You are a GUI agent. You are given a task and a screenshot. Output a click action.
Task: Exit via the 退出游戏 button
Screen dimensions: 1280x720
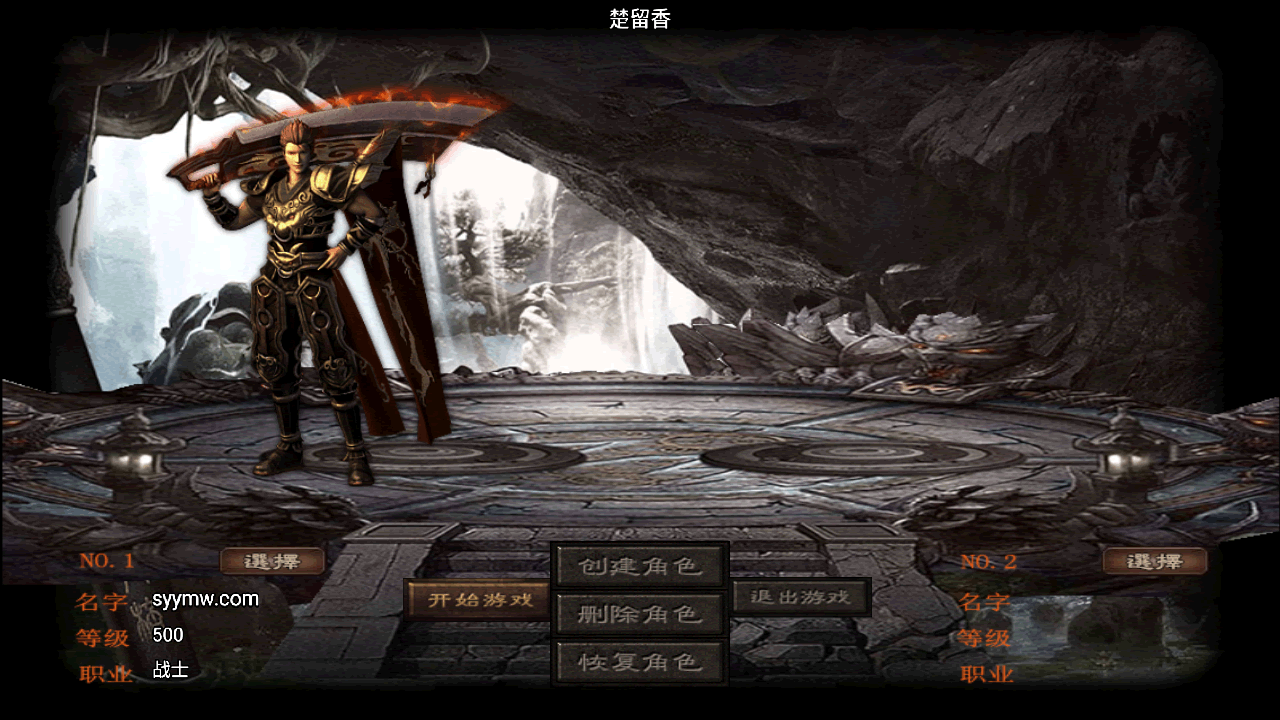[x=800, y=597]
